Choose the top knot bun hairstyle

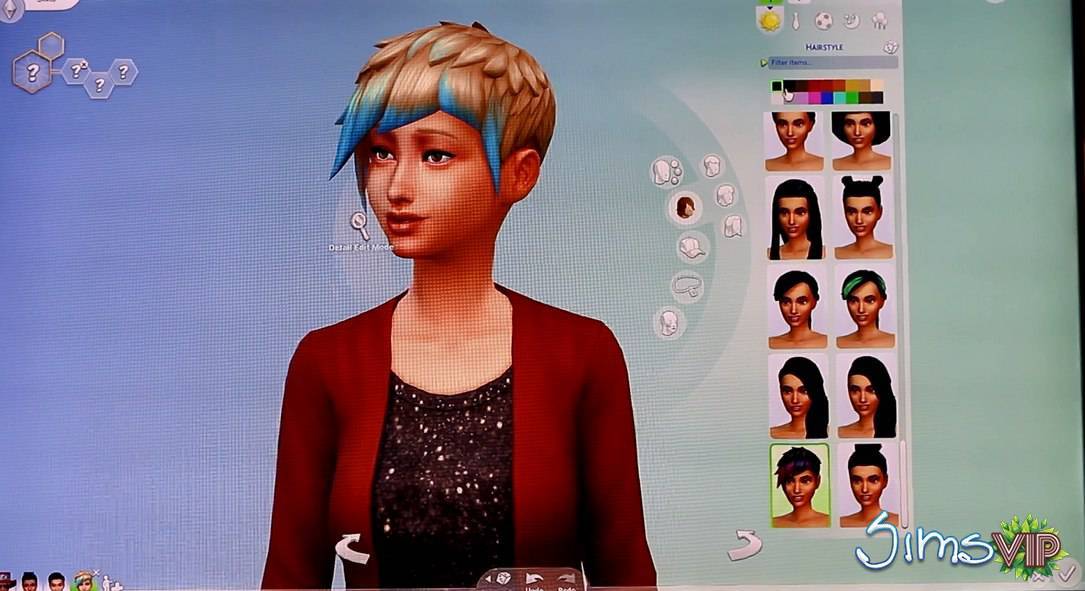863,485
